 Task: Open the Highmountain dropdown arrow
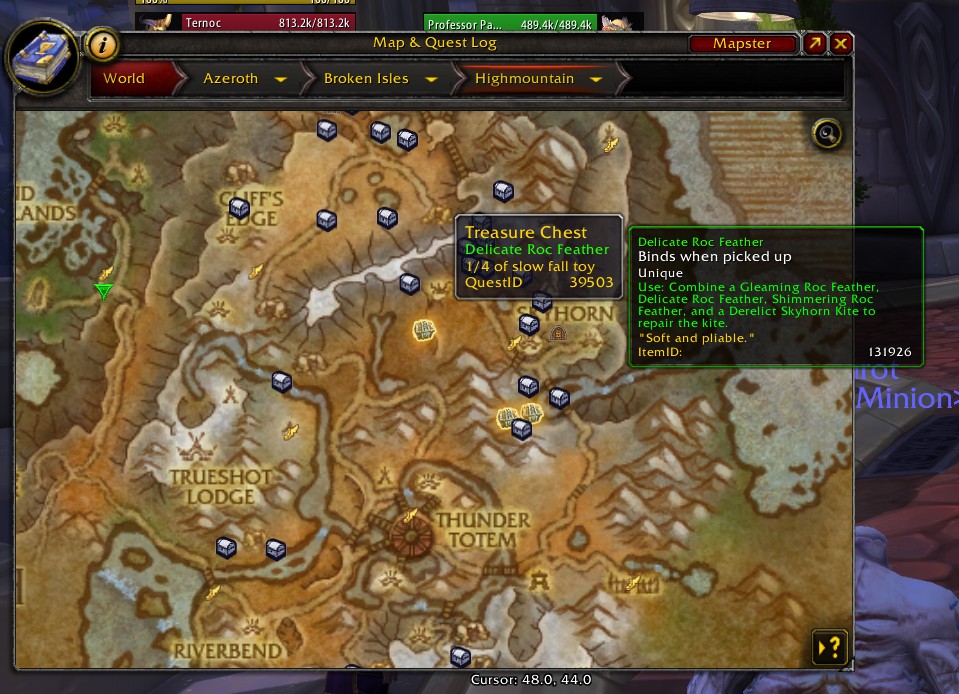click(596, 79)
